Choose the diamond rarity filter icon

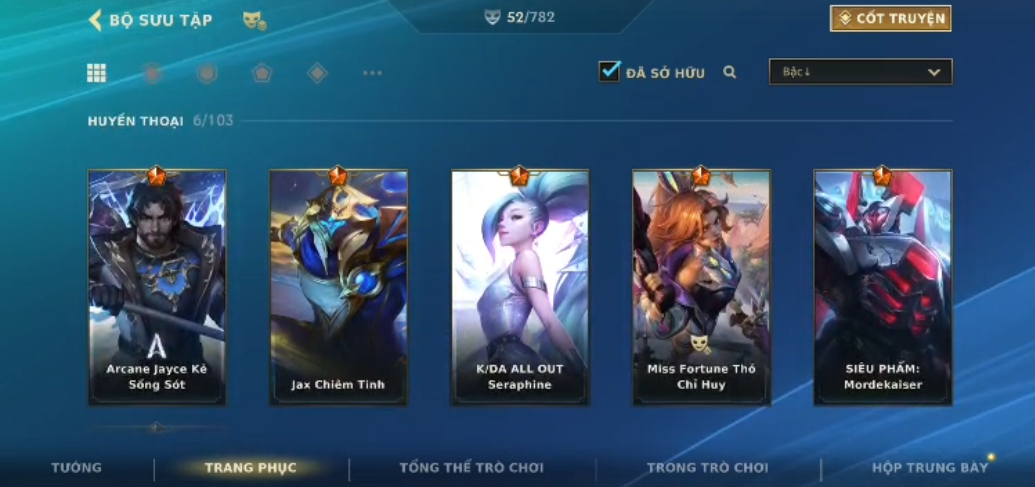pos(317,73)
